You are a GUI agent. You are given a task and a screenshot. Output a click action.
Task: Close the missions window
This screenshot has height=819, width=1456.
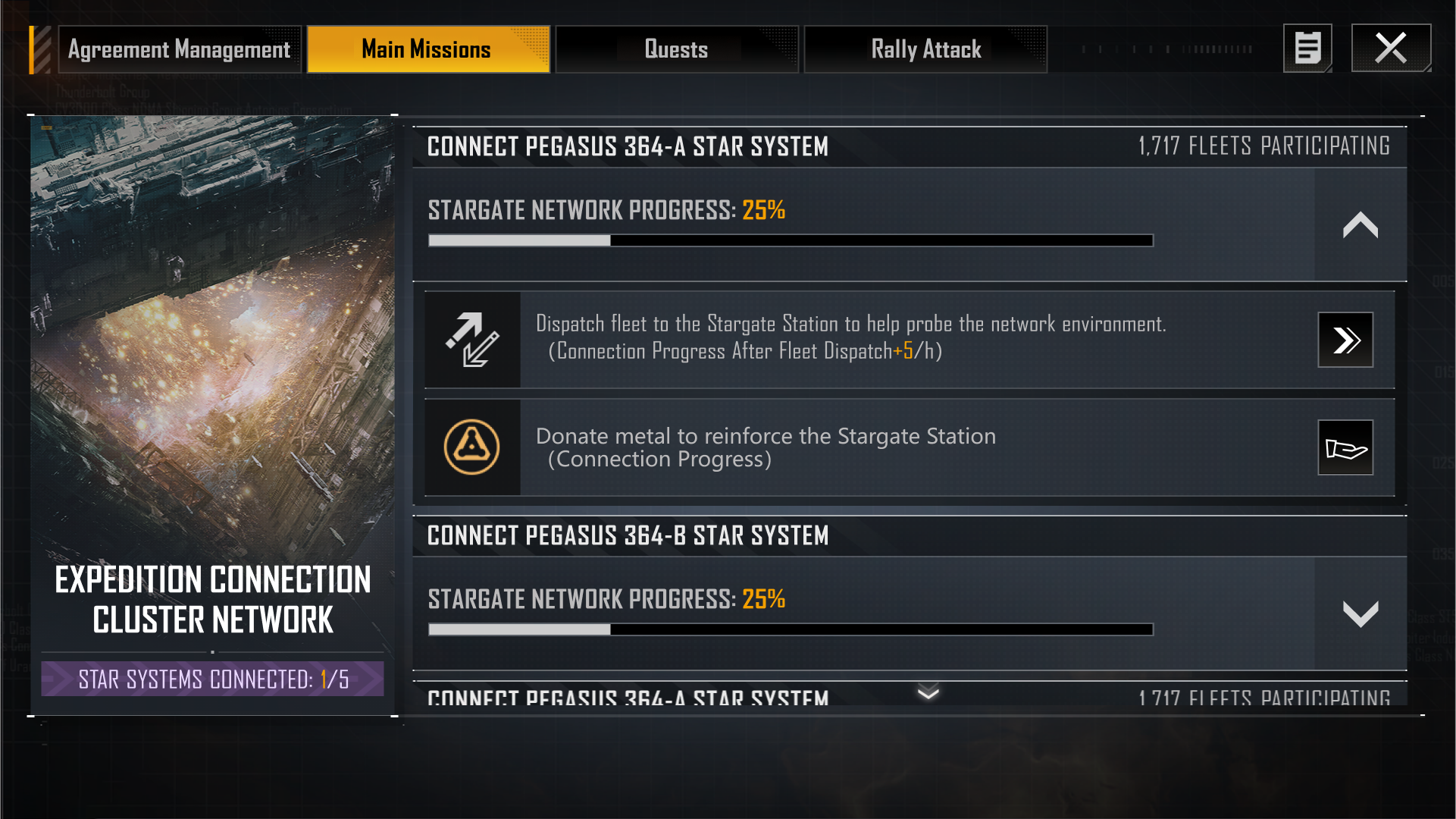pos(1391,49)
